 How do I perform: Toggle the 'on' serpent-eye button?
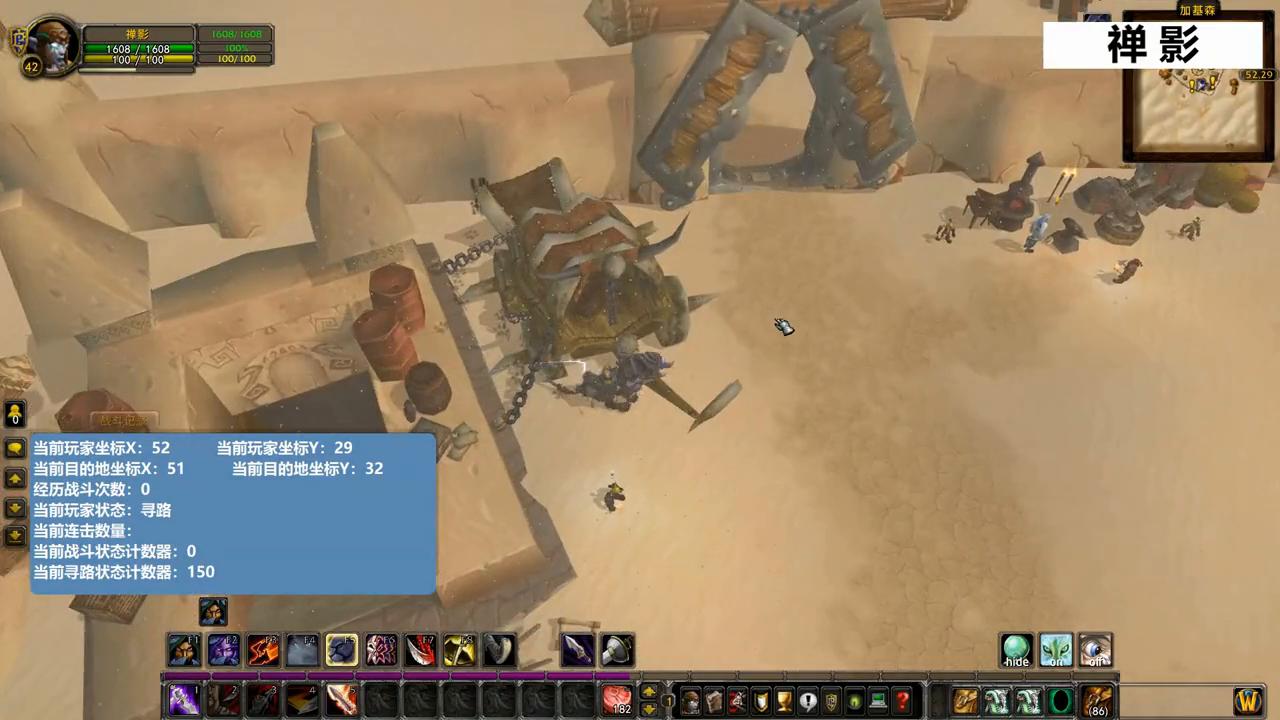1056,650
